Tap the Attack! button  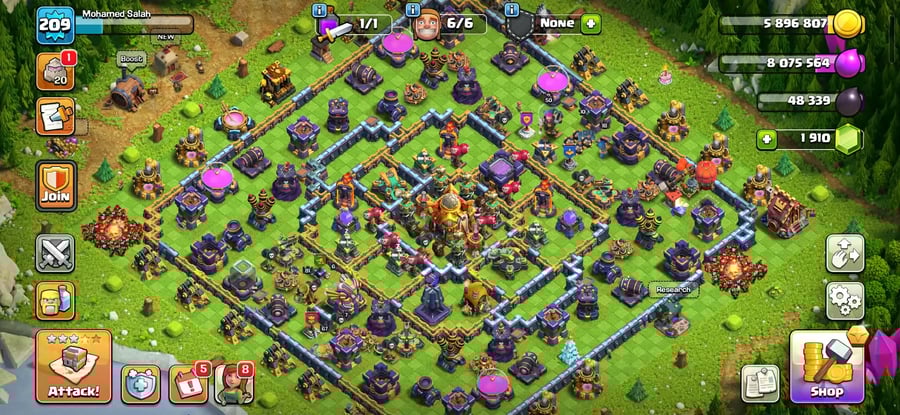73,366
